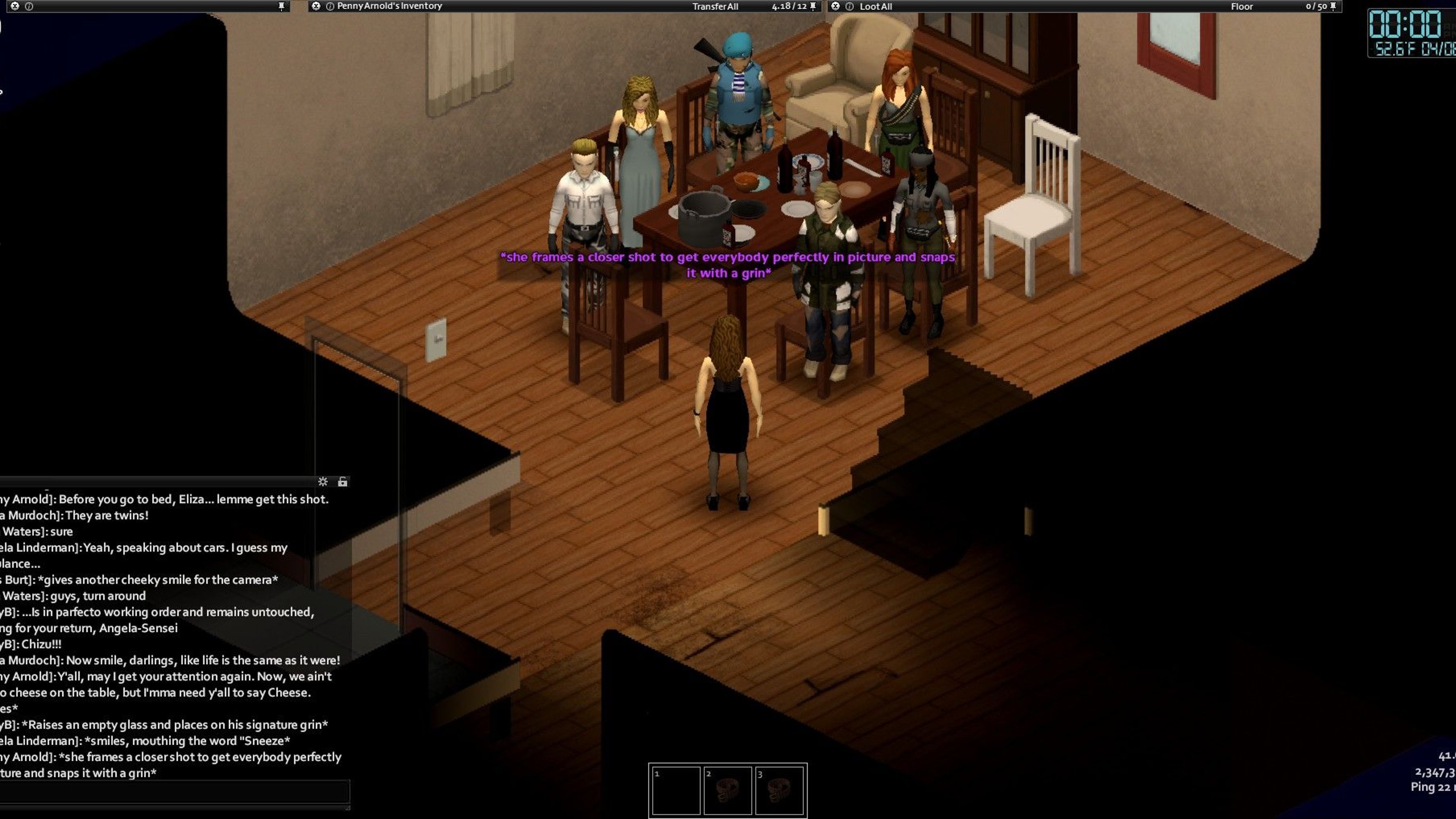The height and width of the screenshot is (819, 1456).
Task: Loot All items from the floor
Action: pos(875,6)
